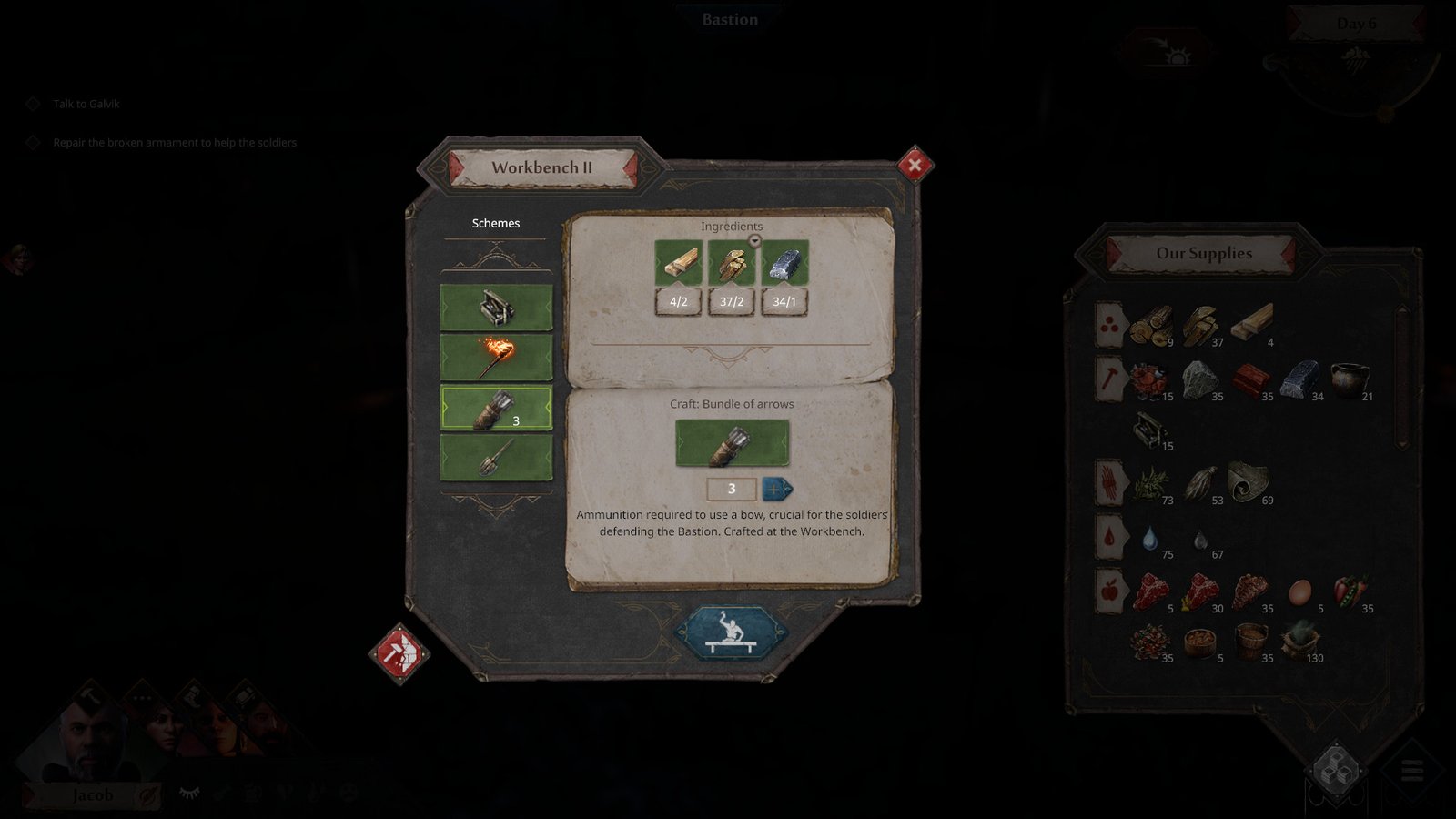Viewport: 1456px width, 819px height.
Task: Open the dice icon at bottom right
Action: (1336, 772)
